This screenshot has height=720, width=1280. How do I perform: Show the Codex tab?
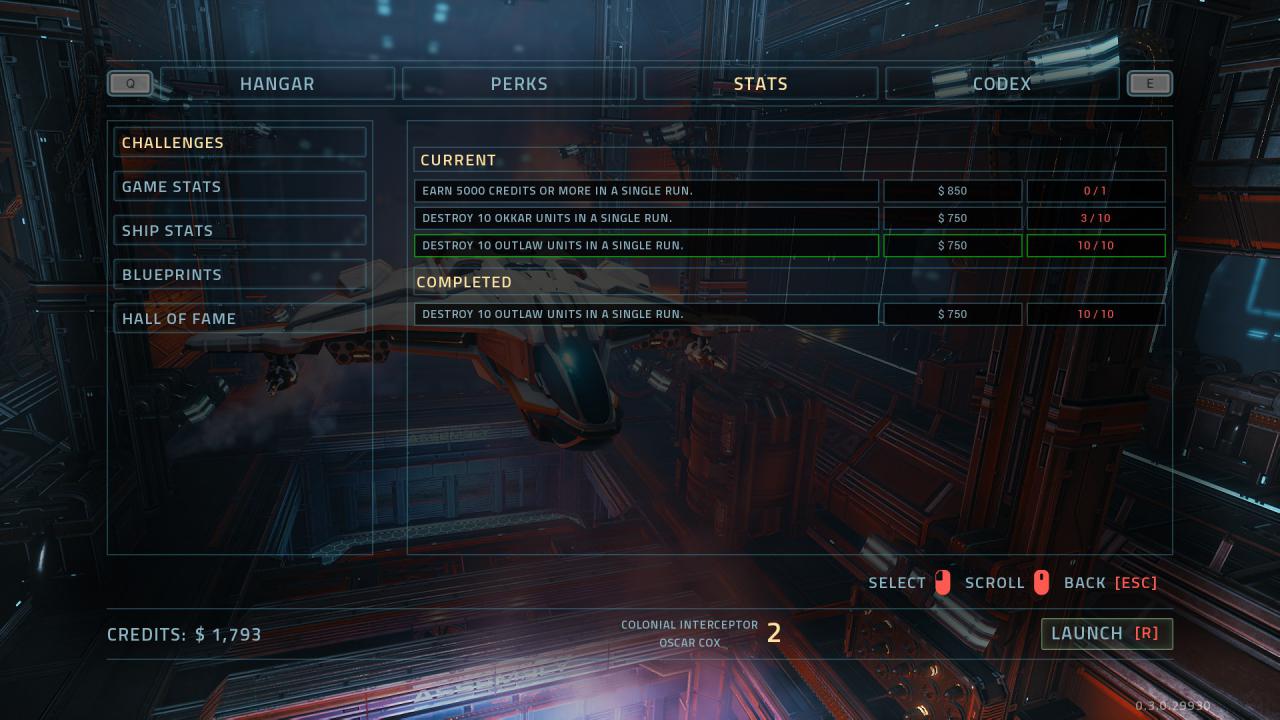pos(1001,84)
